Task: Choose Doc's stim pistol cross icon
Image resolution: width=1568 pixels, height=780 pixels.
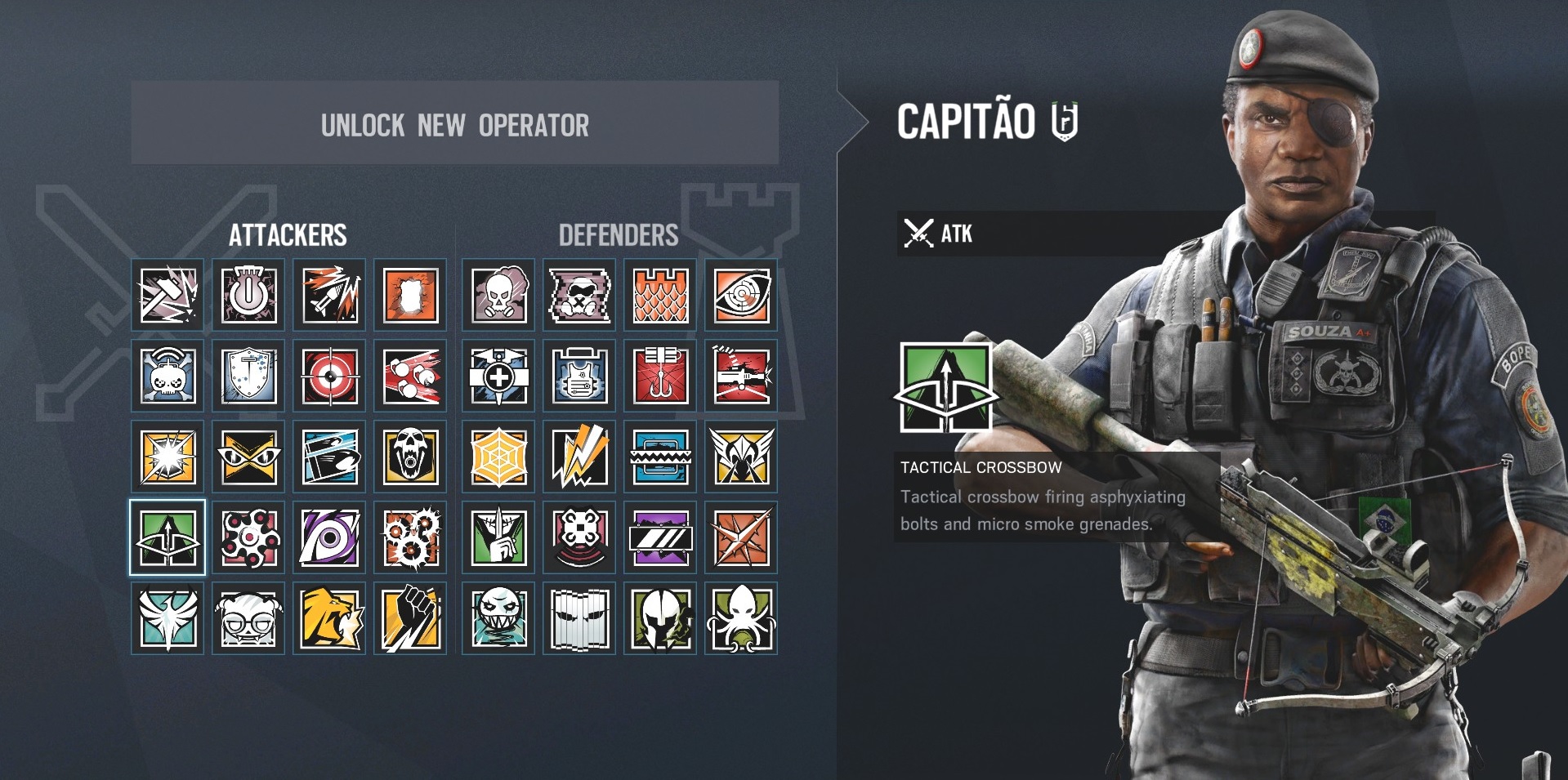Action: (x=497, y=377)
